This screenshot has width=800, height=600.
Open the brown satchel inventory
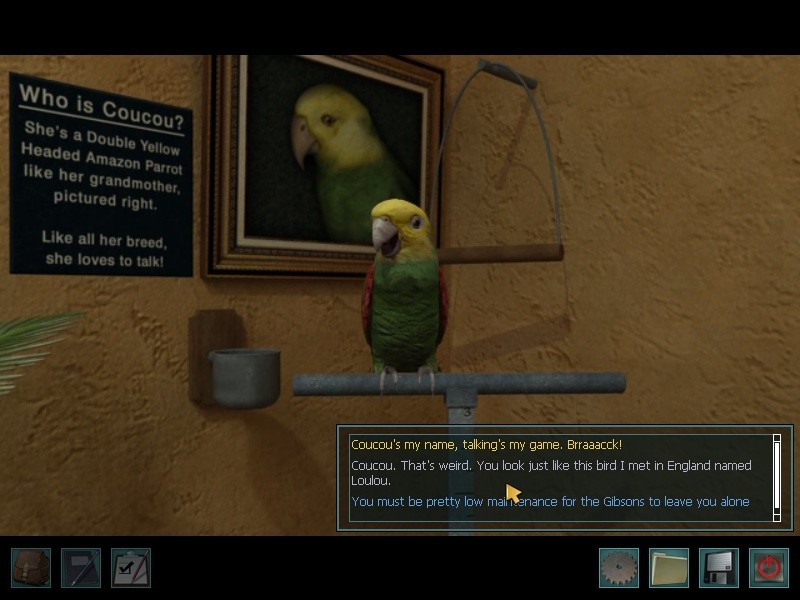click(31, 567)
